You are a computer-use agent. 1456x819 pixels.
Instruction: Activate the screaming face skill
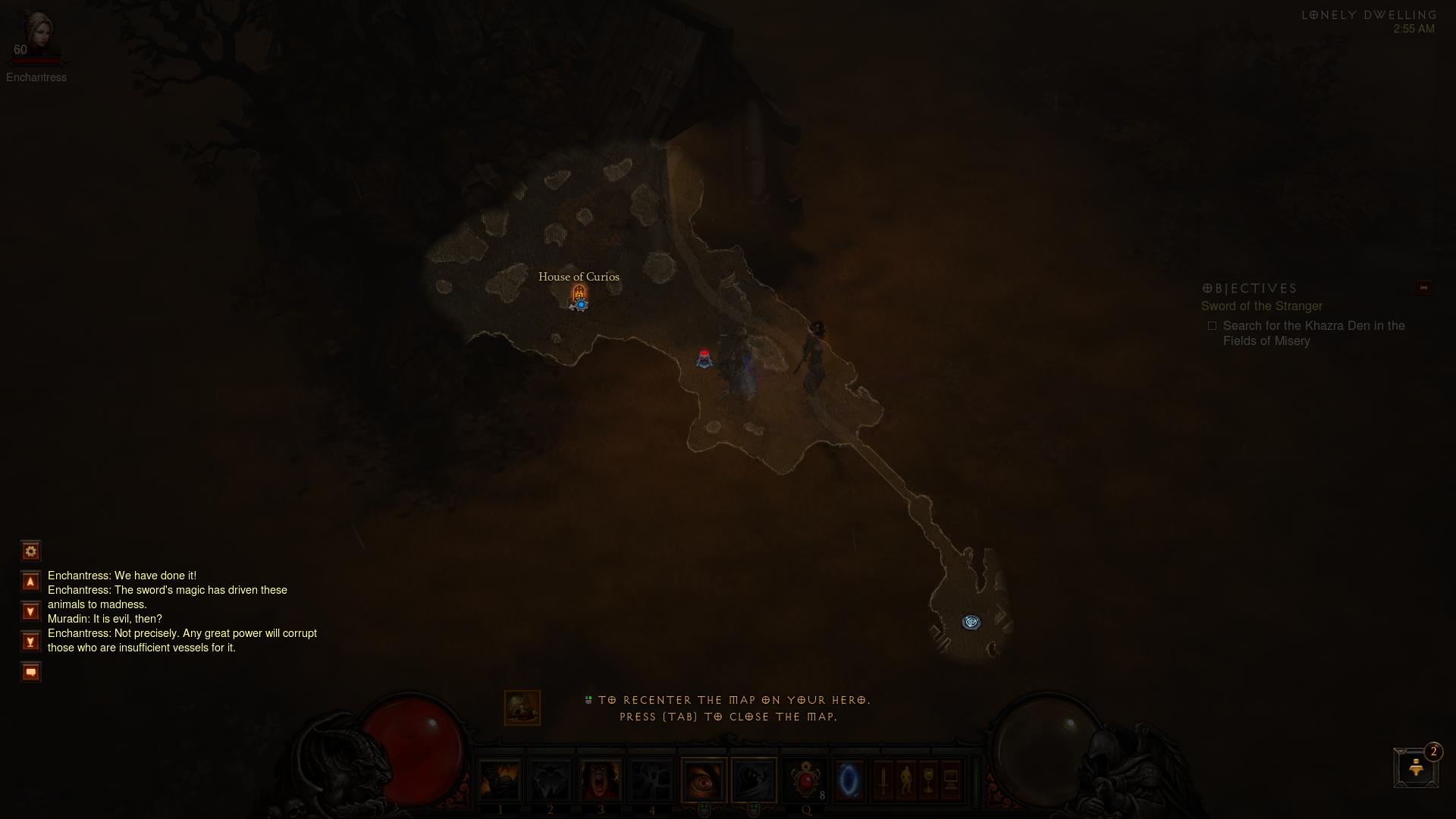pyautogui.click(x=601, y=780)
